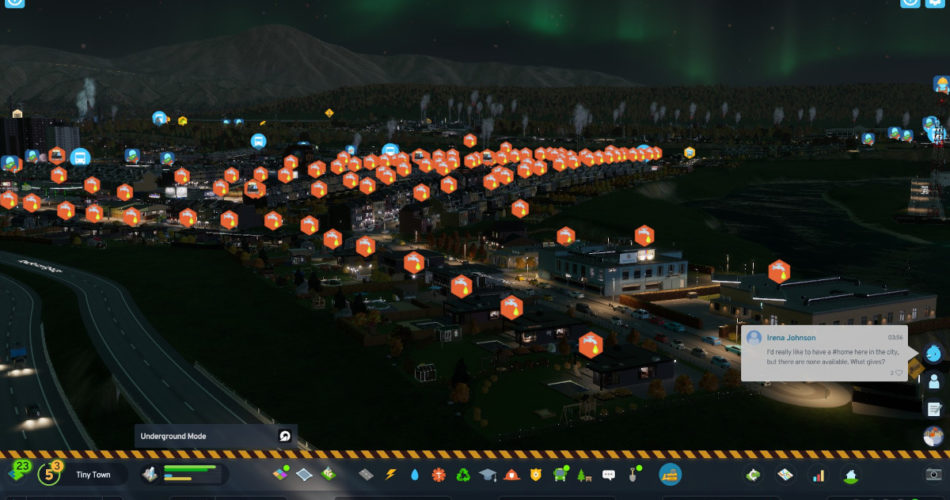The width and height of the screenshot is (950, 500).
Task: Open the Electricity lightning bolt menu
Action: (x=391, y=474)
